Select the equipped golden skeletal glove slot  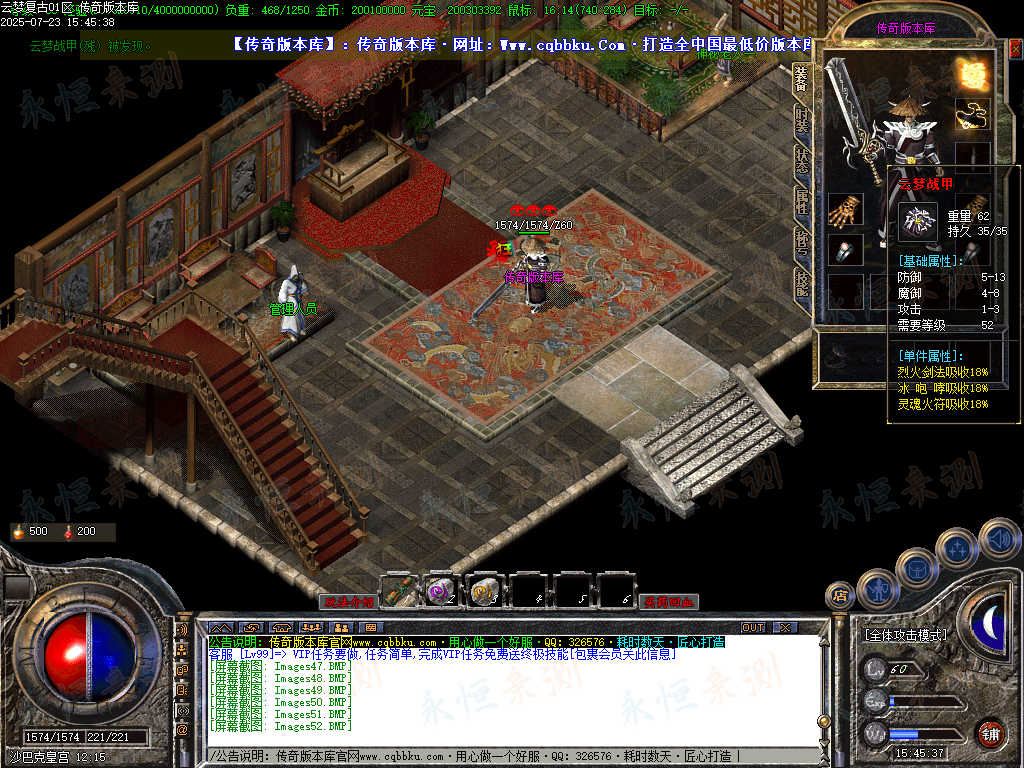tap(845, 211)
